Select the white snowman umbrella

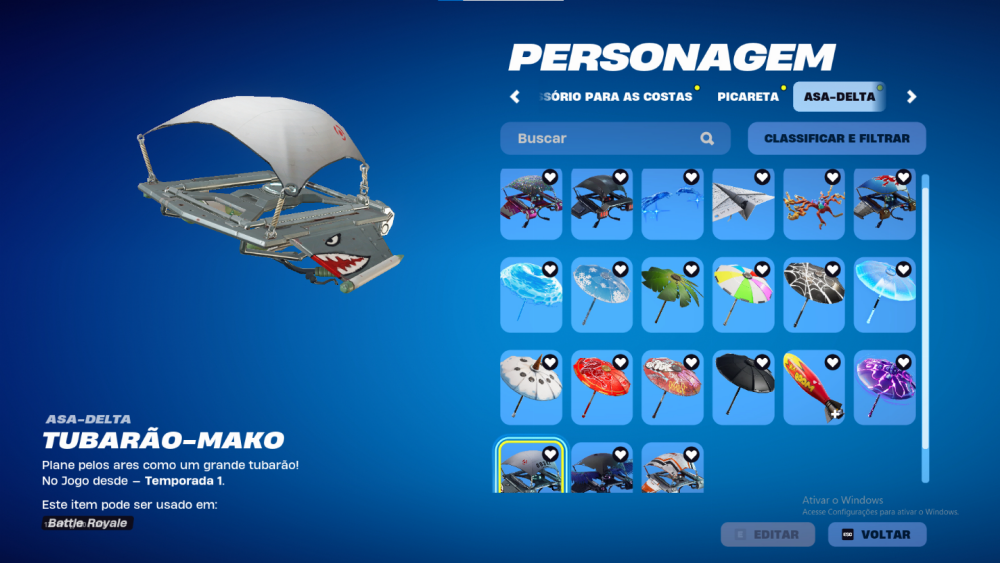531,387
